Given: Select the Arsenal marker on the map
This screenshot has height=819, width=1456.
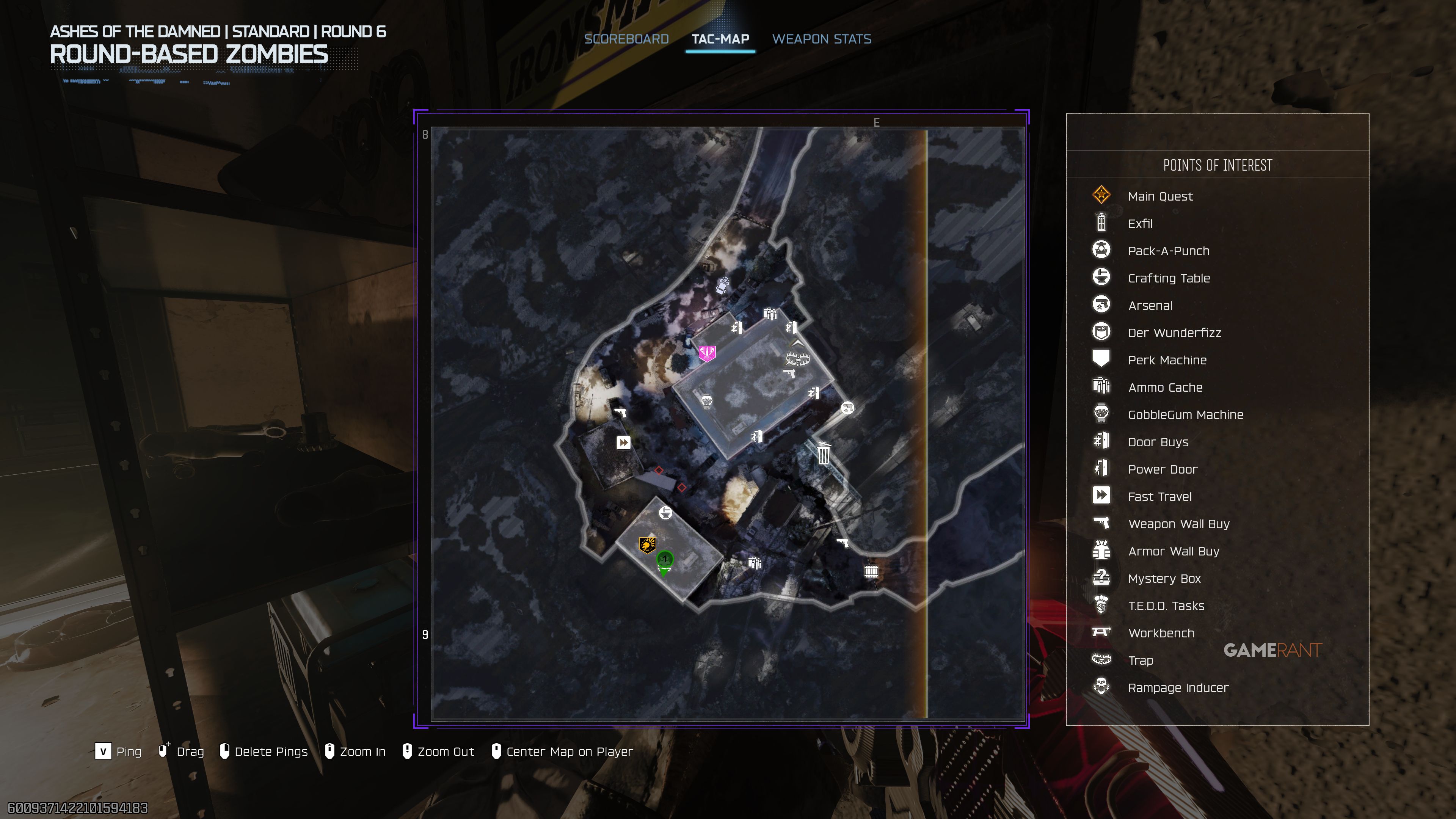Looking at the screenshot, I should [x=847, y=408].
